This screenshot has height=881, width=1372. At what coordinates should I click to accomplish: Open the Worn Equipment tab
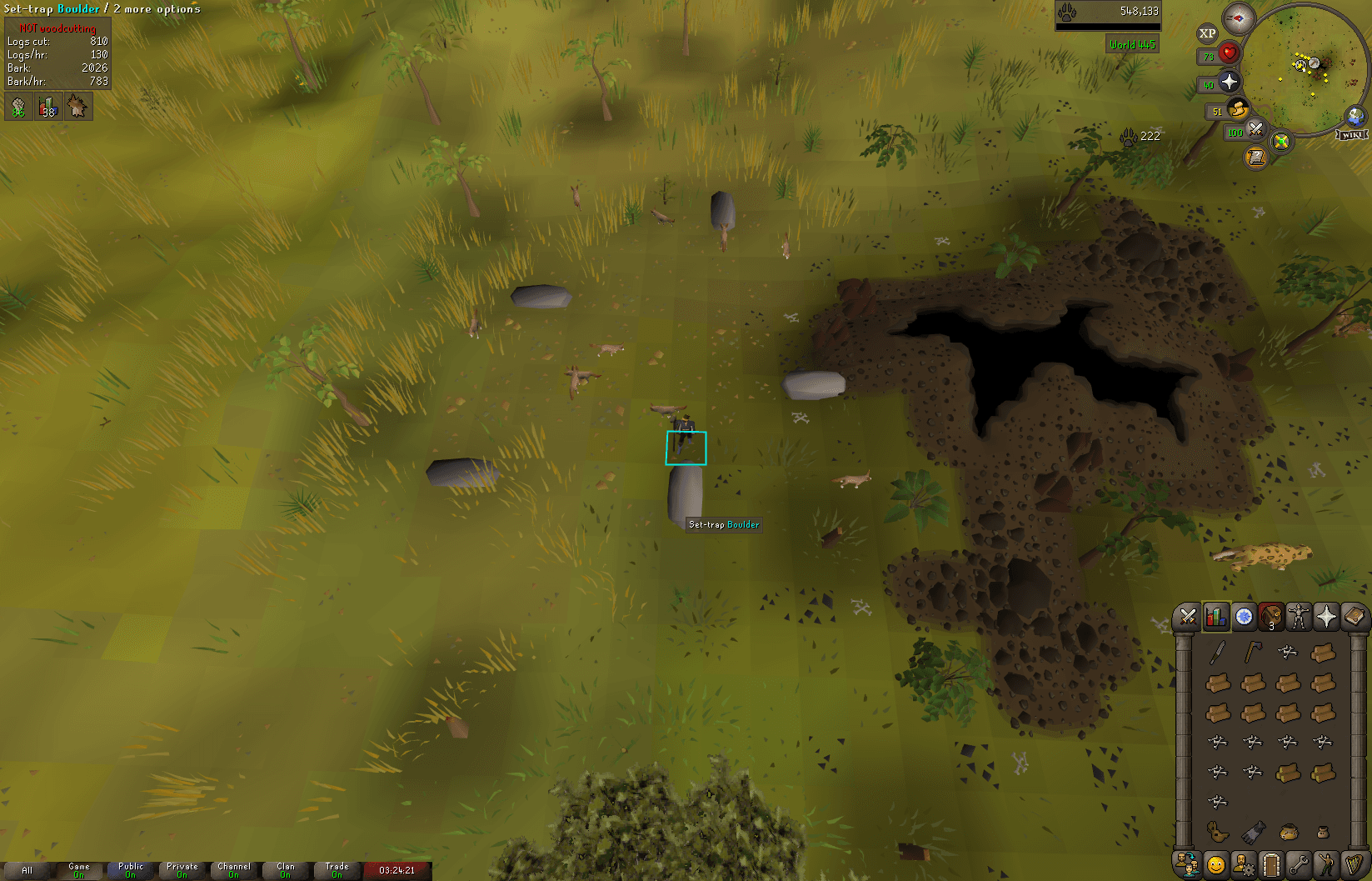click(x=1298, y=617)
